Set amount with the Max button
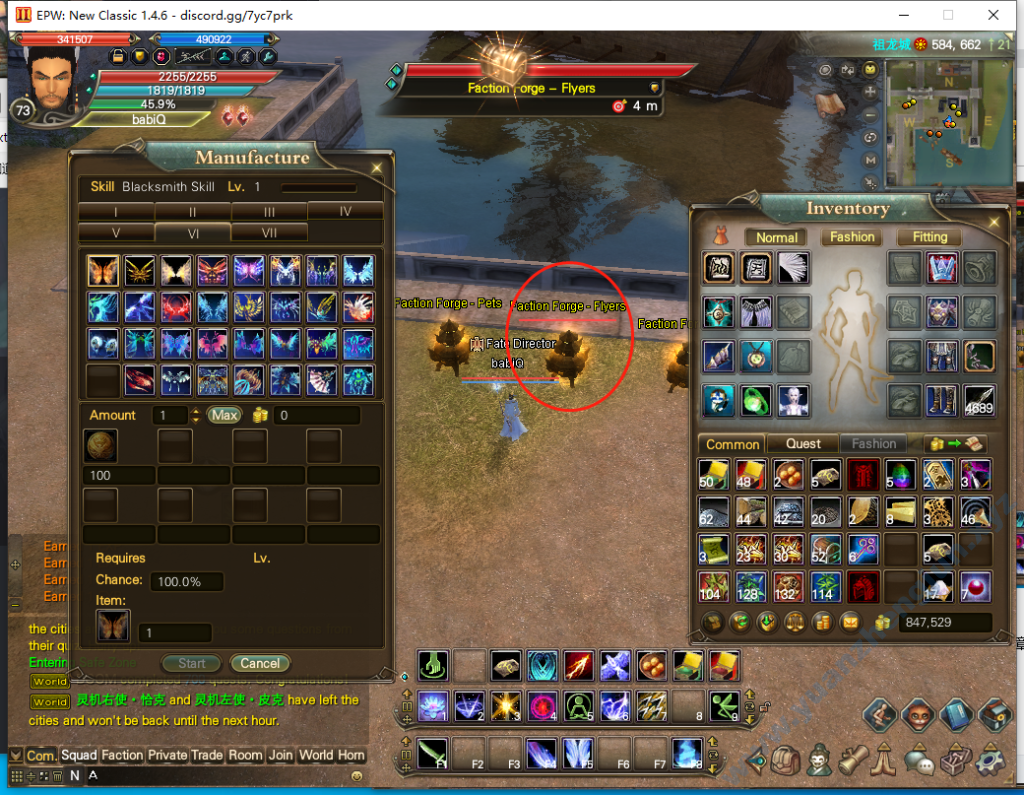Image resolution: width=1024 pixels, height=795 pixels. click(x=224, y=415)
